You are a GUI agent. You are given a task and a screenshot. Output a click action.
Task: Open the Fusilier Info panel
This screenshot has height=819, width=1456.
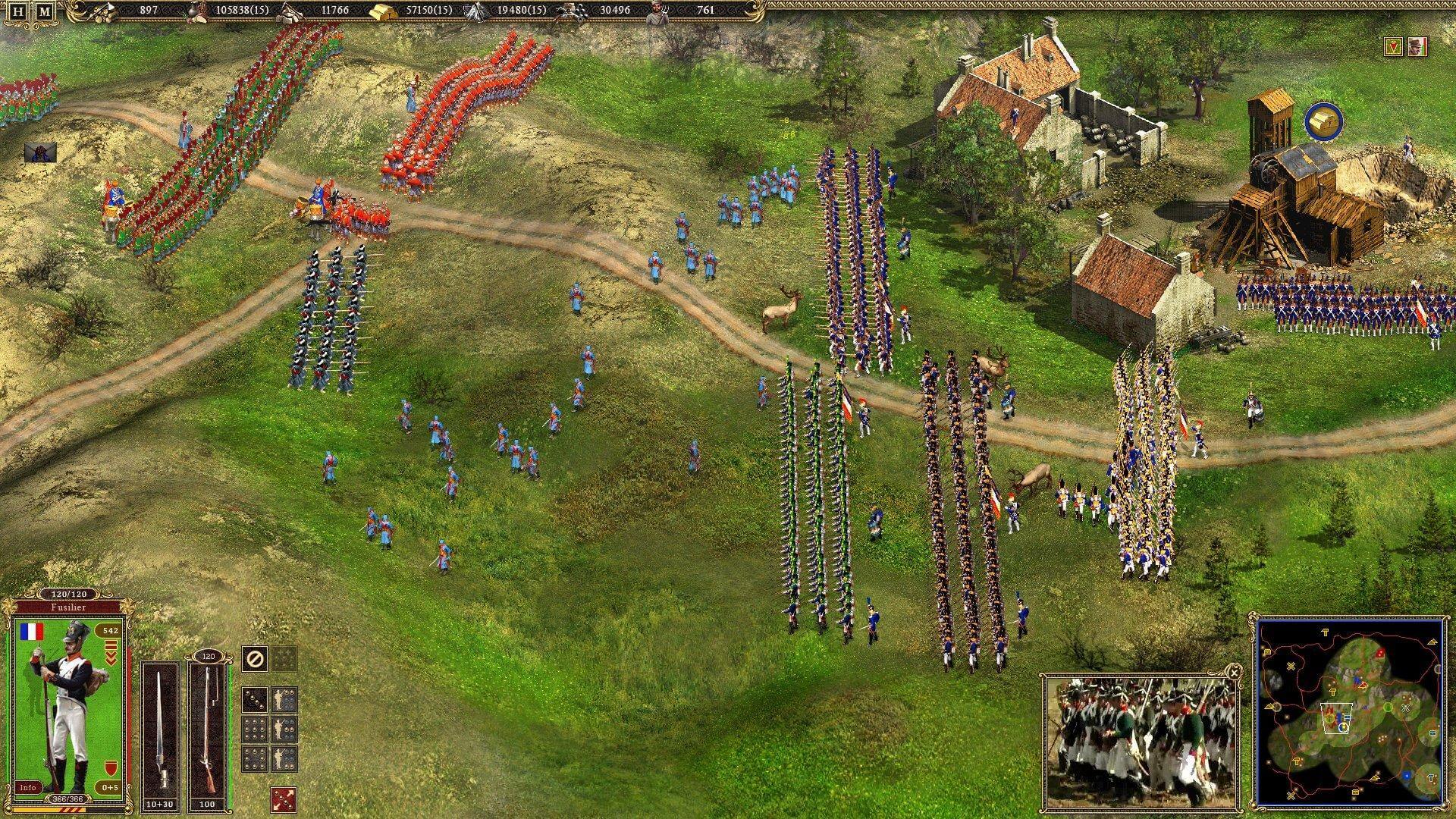28,787
